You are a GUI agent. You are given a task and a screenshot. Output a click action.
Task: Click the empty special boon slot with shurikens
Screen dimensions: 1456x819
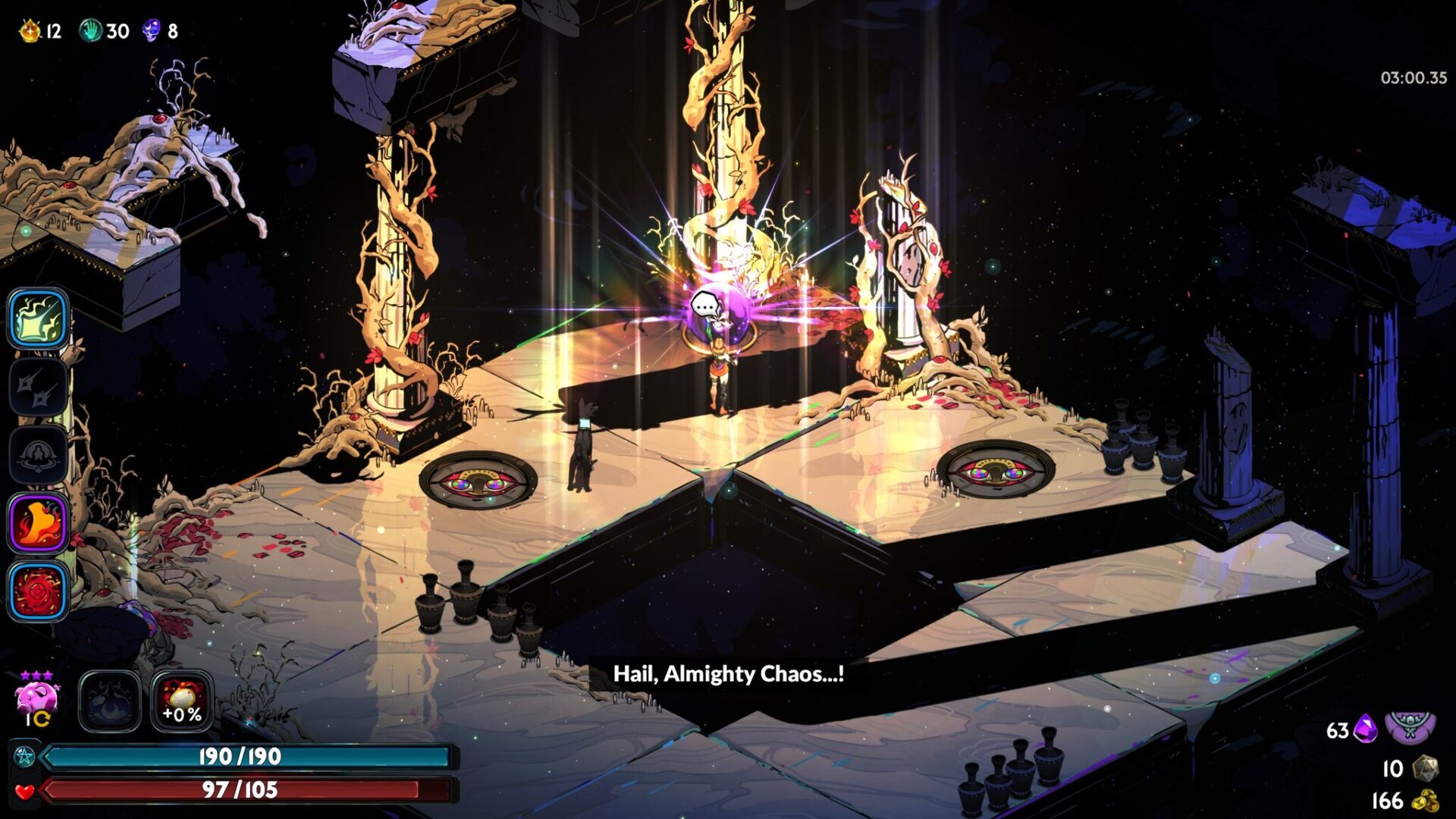[x=38, y=387]
